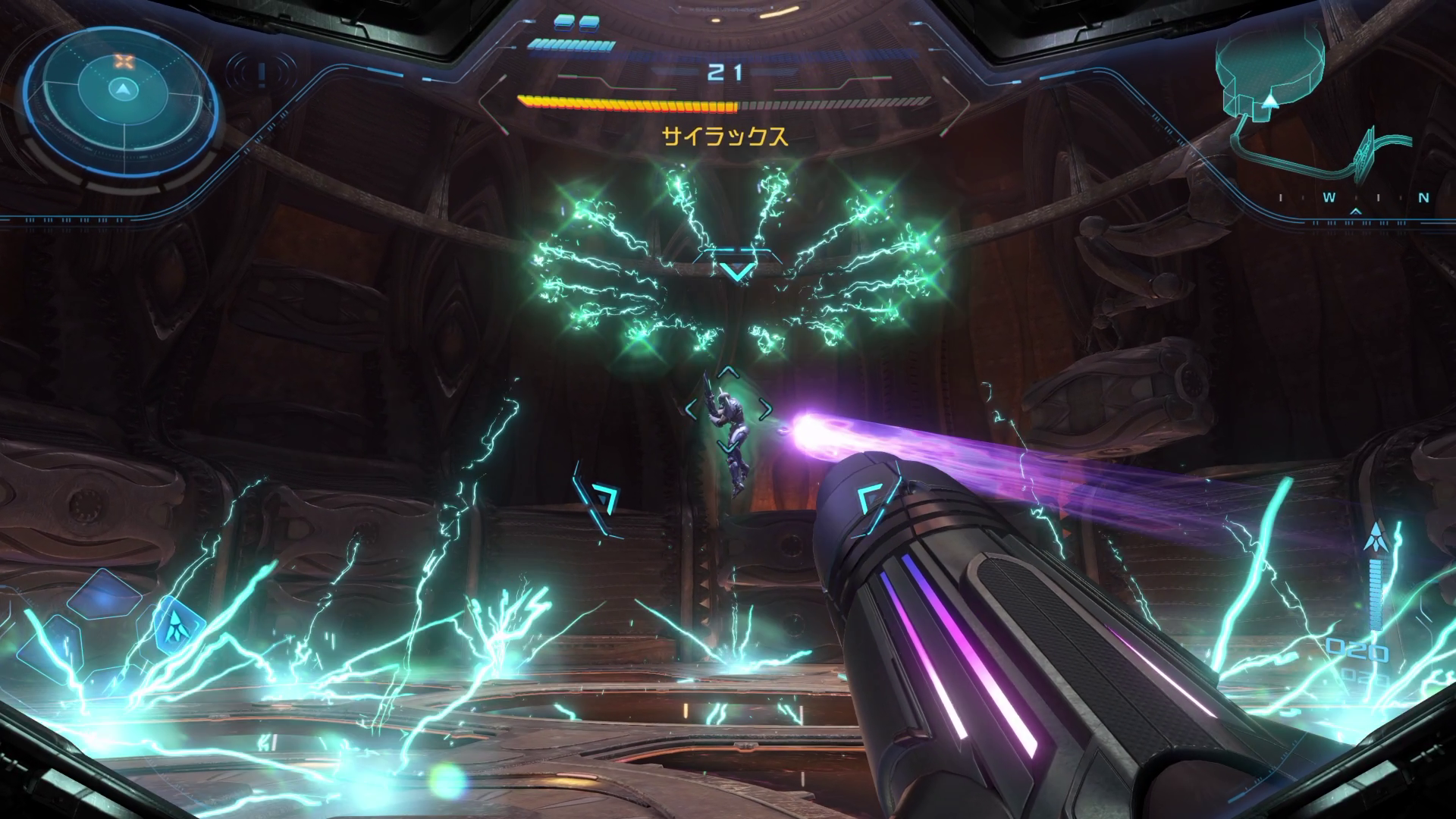This screenshot has height=819, width=1456.
Task: Click the compass heading strip
Action: [x=1354, y=199]
